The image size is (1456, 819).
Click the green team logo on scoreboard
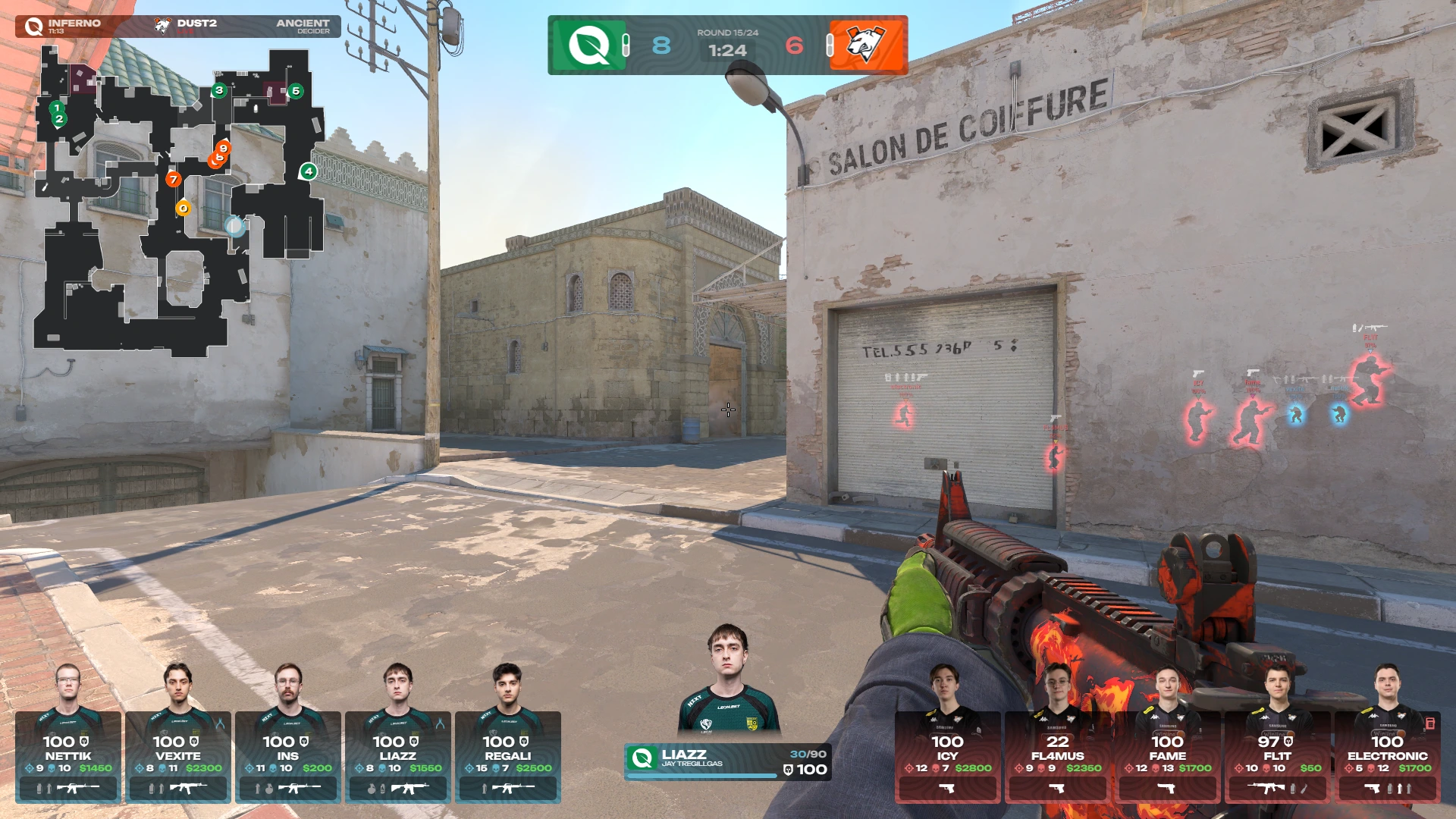tap(589, 45)
